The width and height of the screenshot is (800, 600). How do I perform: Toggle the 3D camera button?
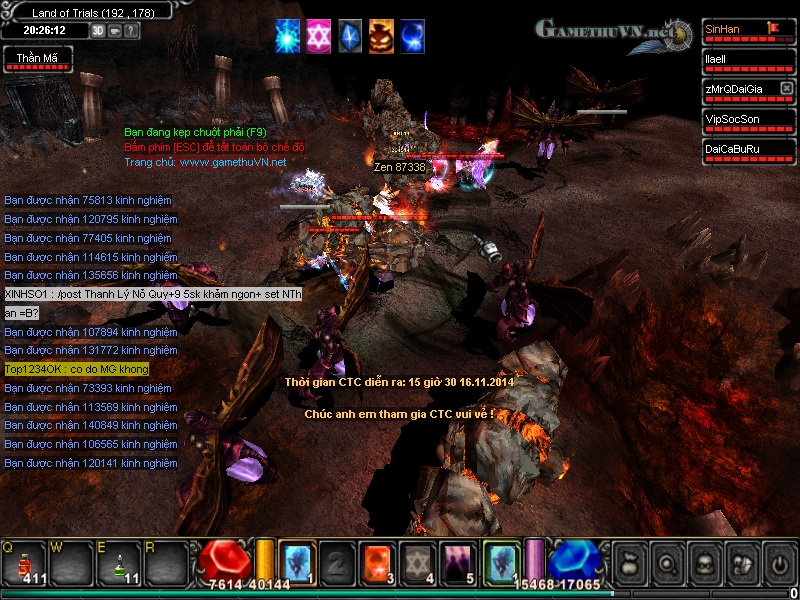coord(98,30)
